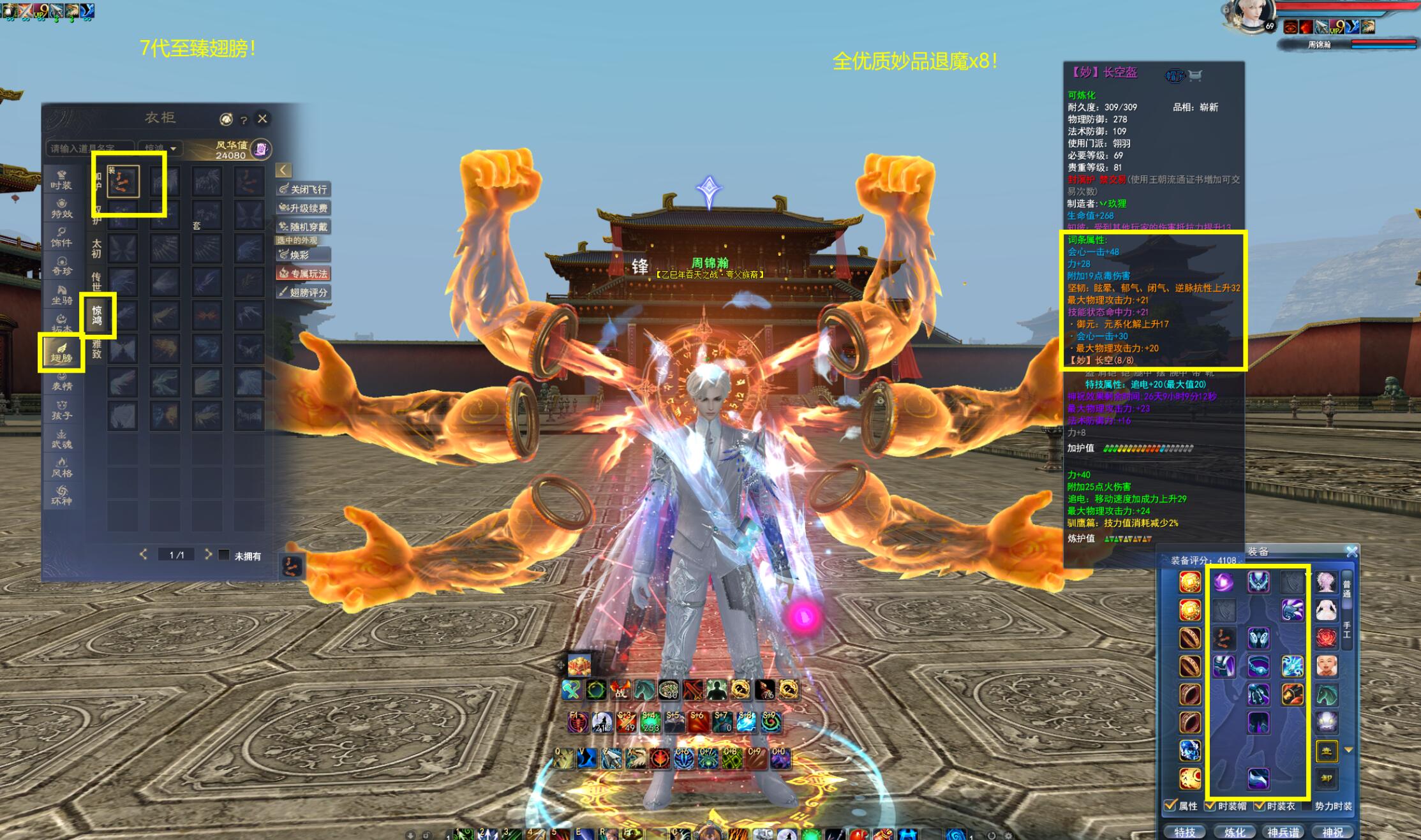Open the wardrobe filter dropdown
1421x840 pixels.
[161, 148]
